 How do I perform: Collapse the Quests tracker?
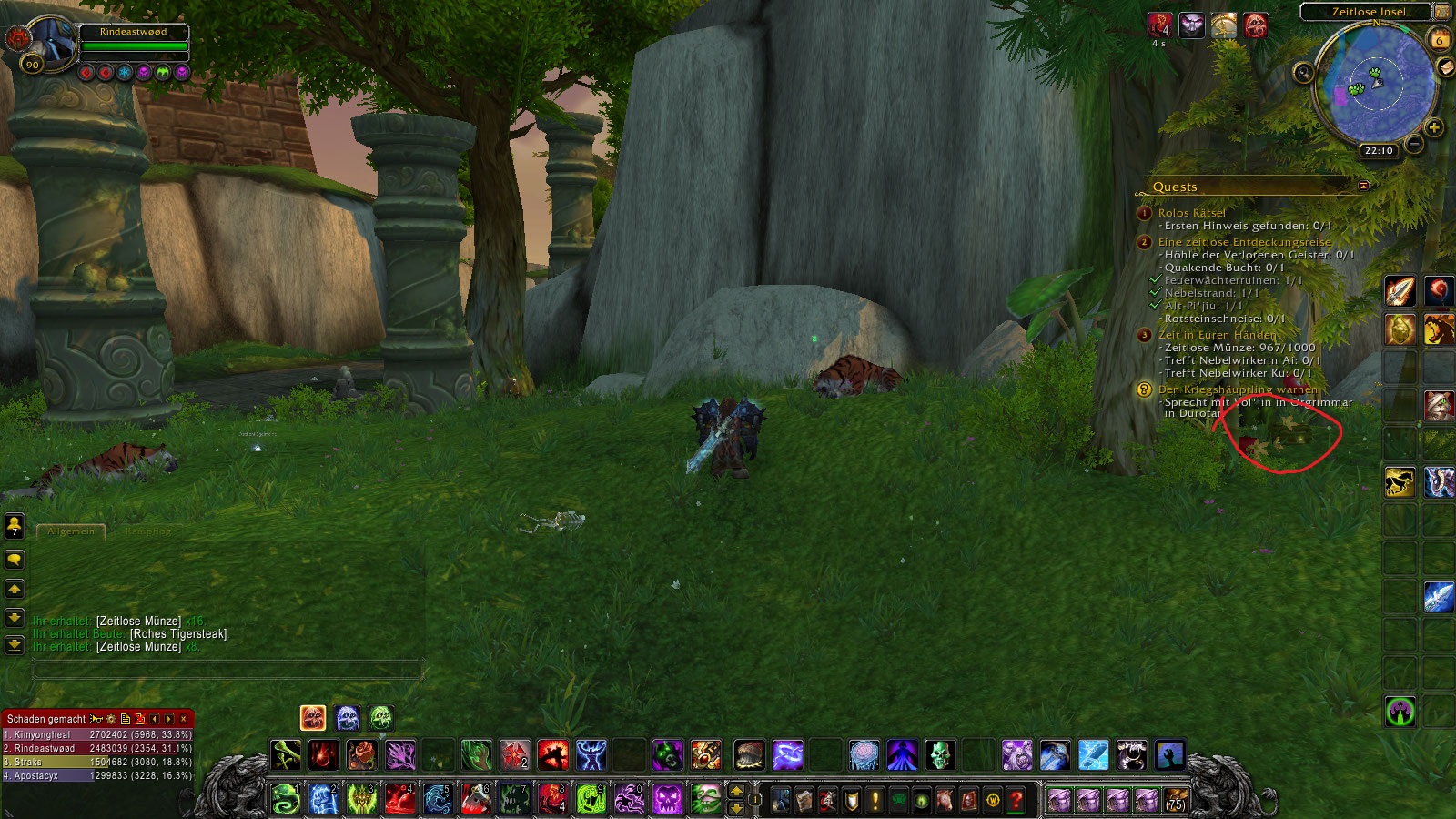click(x=1363, y=186)
